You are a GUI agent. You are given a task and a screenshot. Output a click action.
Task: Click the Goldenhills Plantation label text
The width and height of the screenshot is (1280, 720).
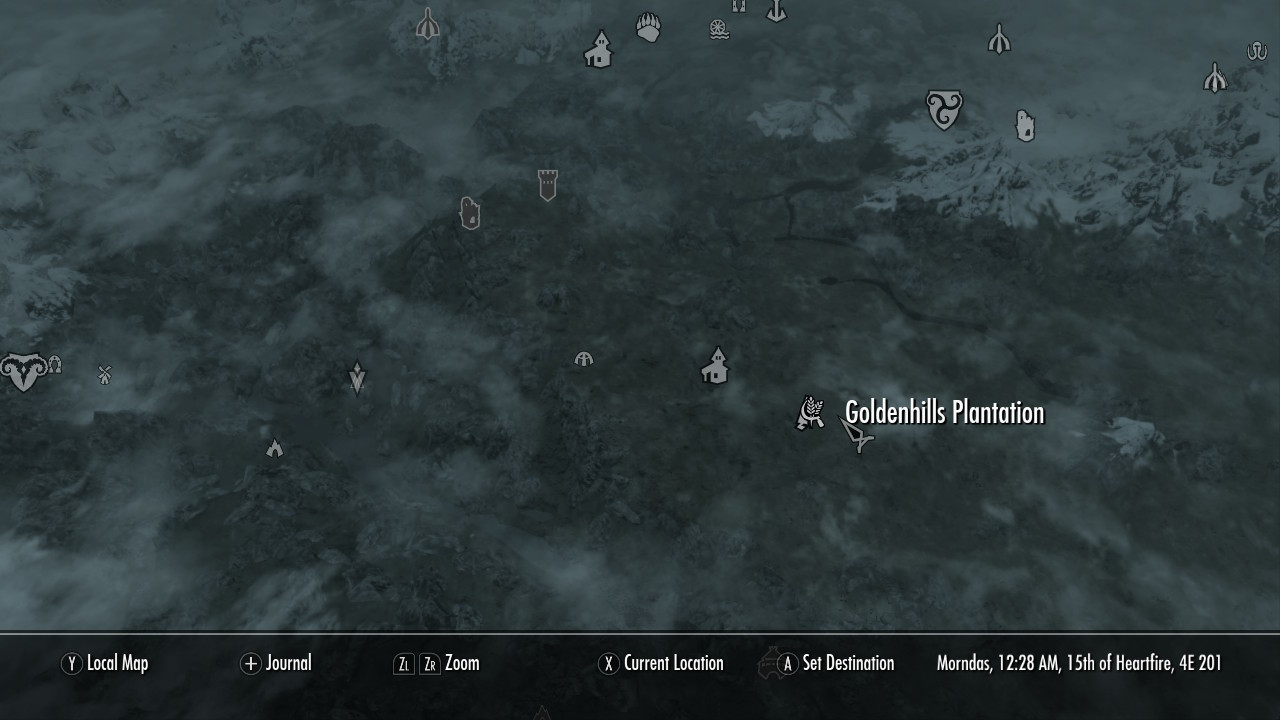[943, 412]
